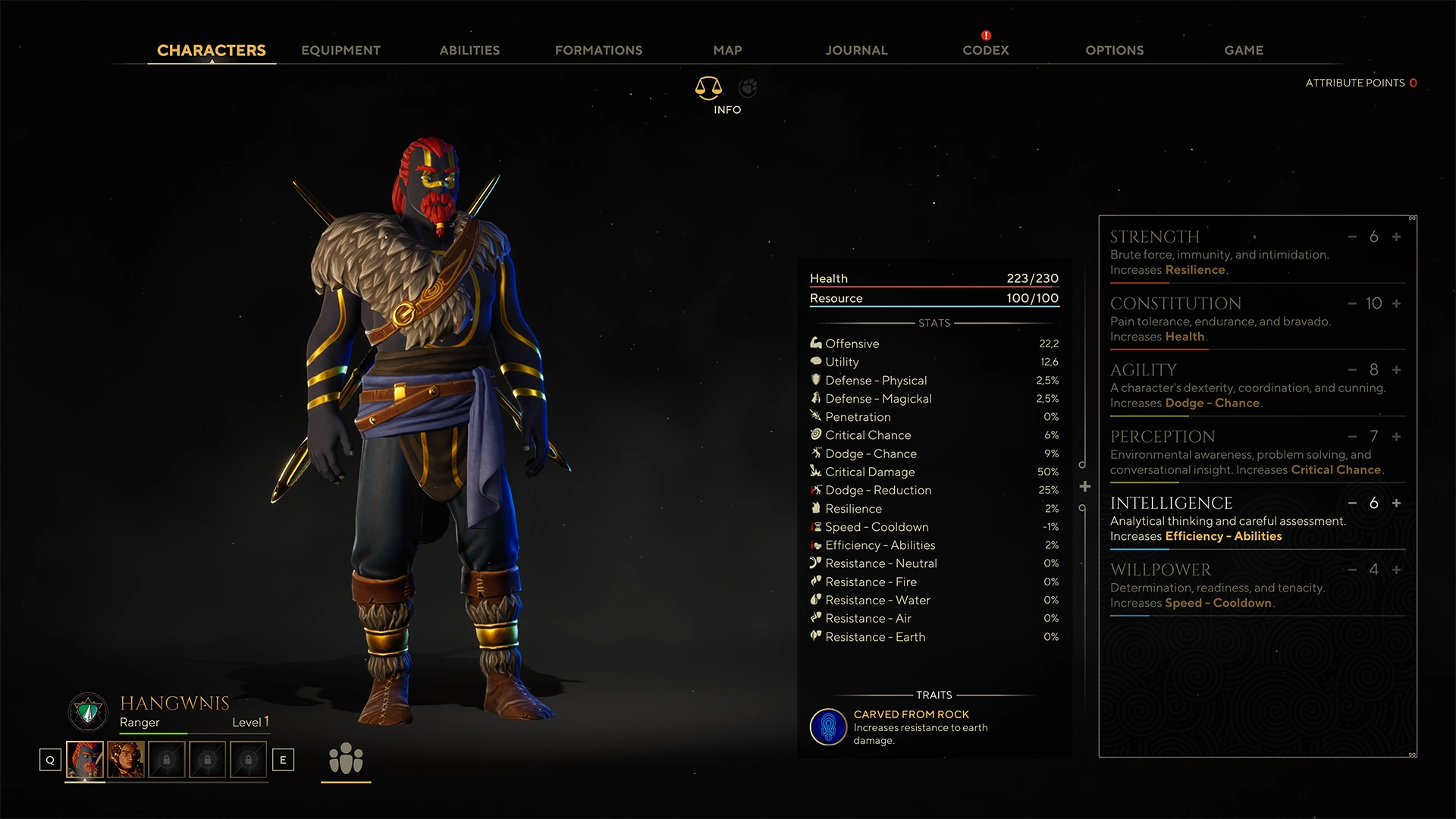
Task: Decrease Constitution with its minus button
Action: pyautogui.click(x=1351, y=303)
